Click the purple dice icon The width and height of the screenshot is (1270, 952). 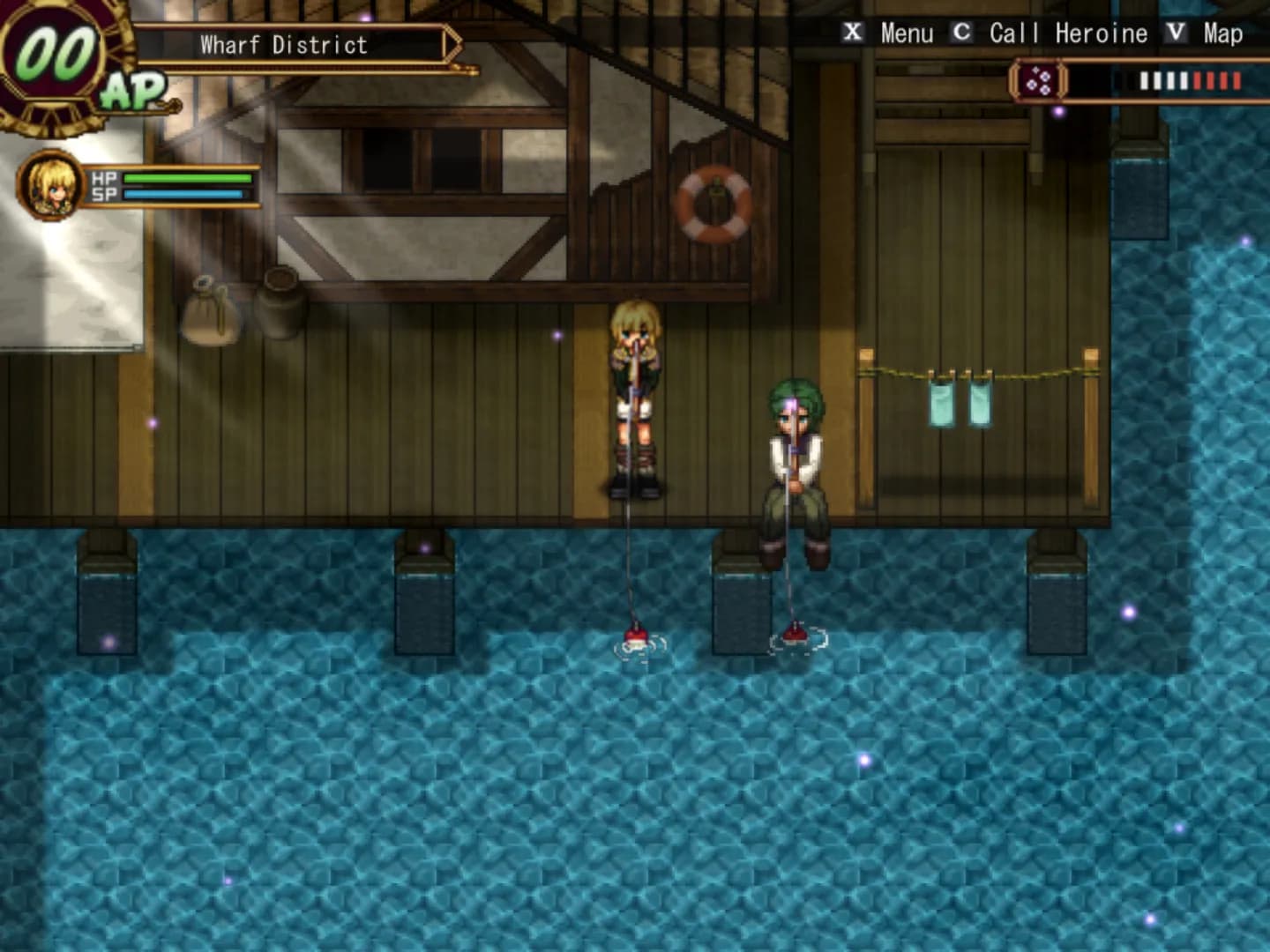click(1038, 82)
